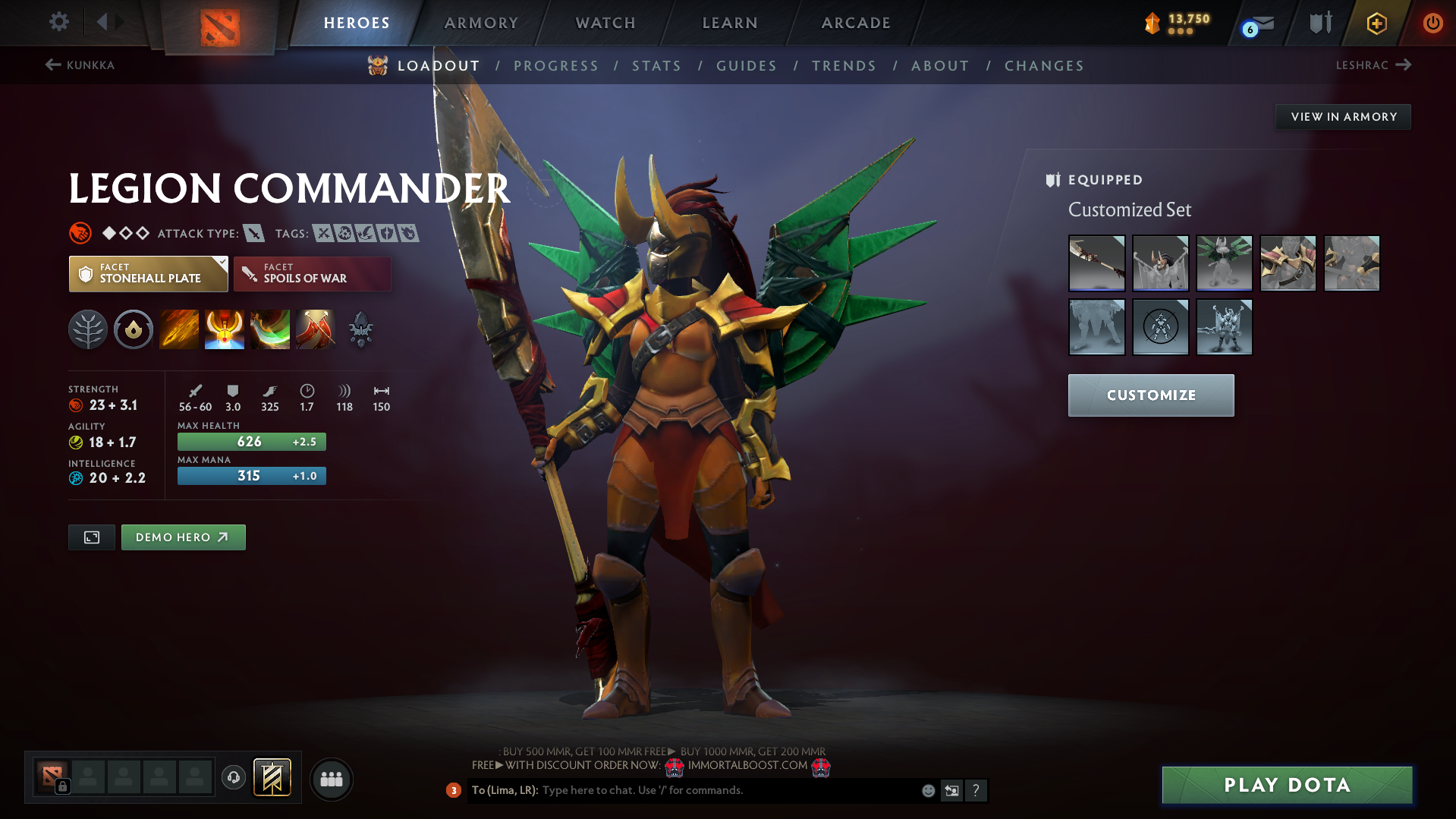Click the Moment of Courage ability icon
1456x819 pixels.
point(270,329)
